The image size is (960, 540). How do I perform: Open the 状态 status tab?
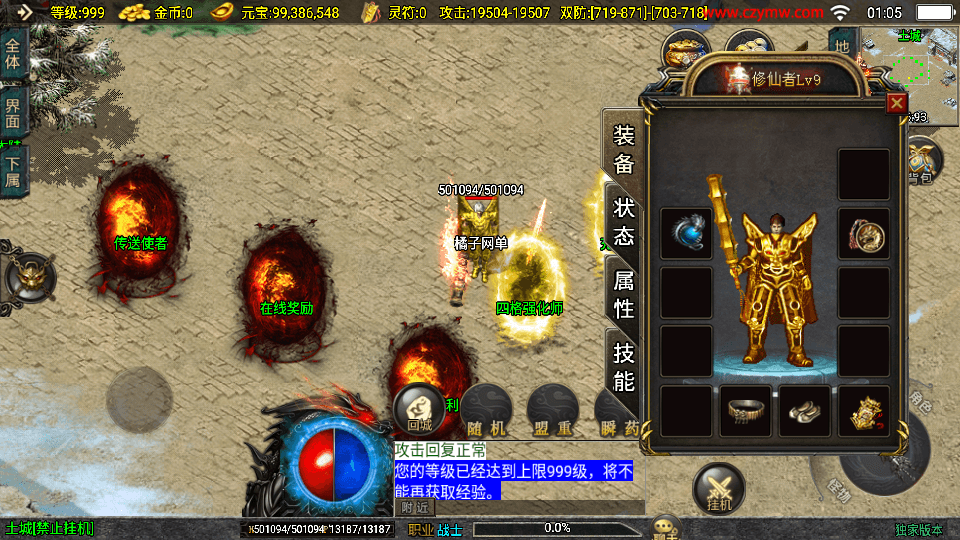pyautogui.click(x=624, y=221)
